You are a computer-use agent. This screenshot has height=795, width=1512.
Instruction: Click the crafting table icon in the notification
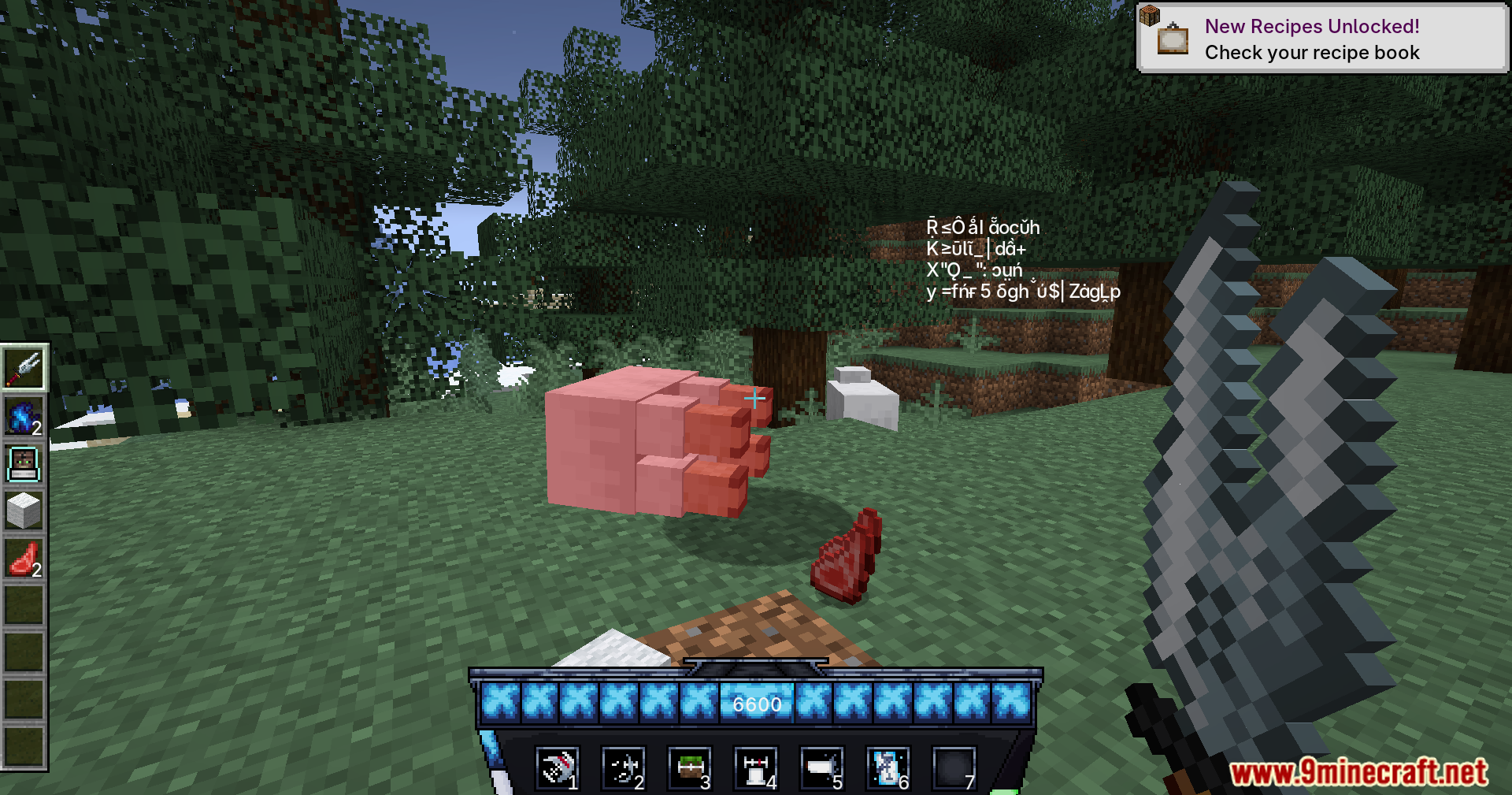click(1151, 13)
